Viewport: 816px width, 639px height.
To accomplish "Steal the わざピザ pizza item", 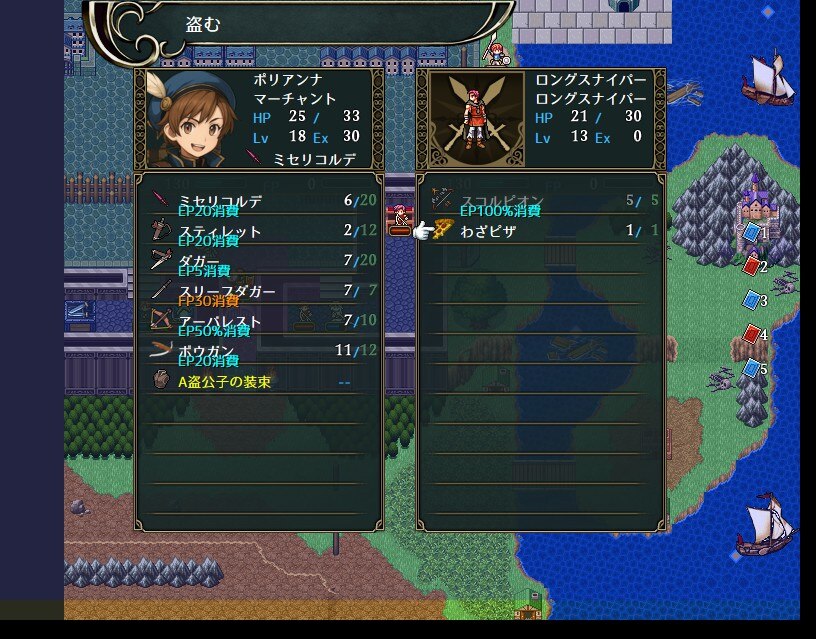I will click(540, 231).
